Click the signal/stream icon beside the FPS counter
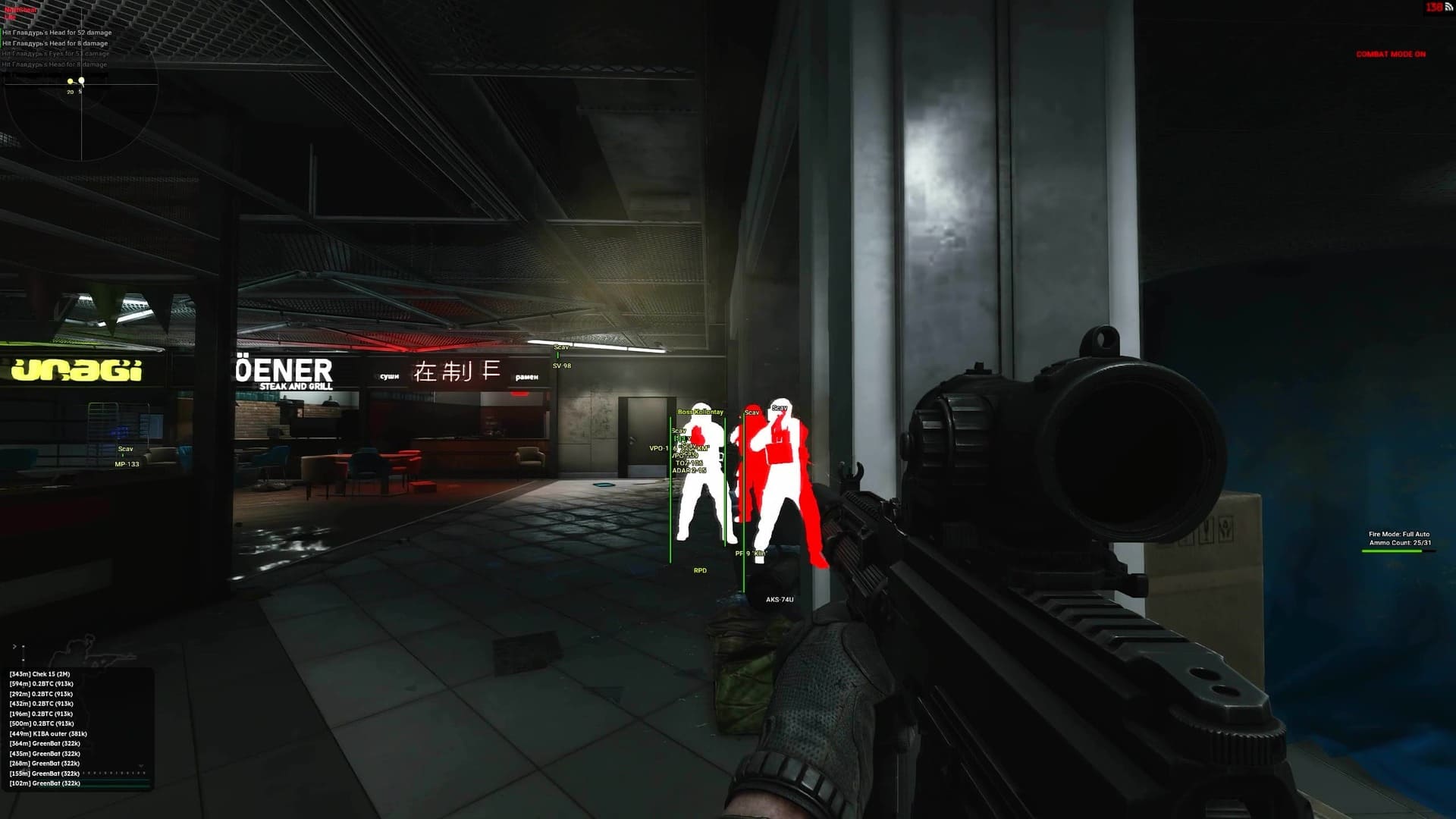The height and width of the screenshot is (819, 1456). point(1449,8)
